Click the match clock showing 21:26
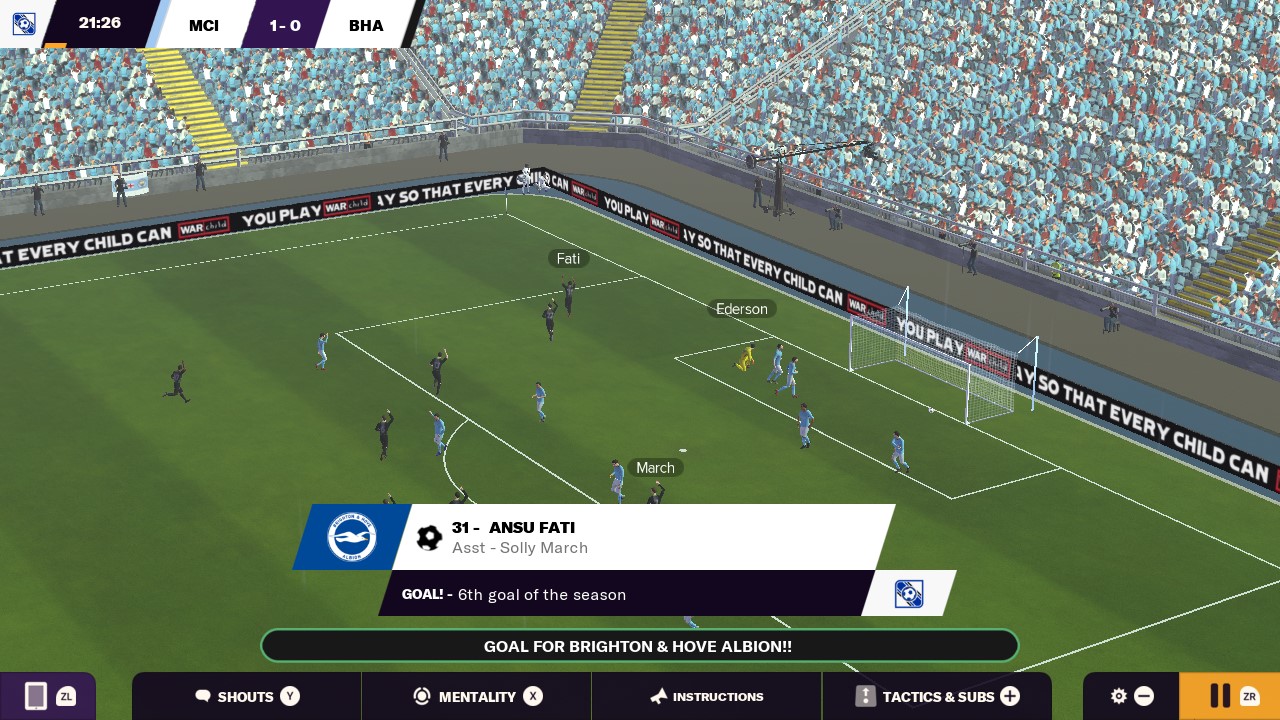Viewport: 1280px width, 720px height. point(99,21)
